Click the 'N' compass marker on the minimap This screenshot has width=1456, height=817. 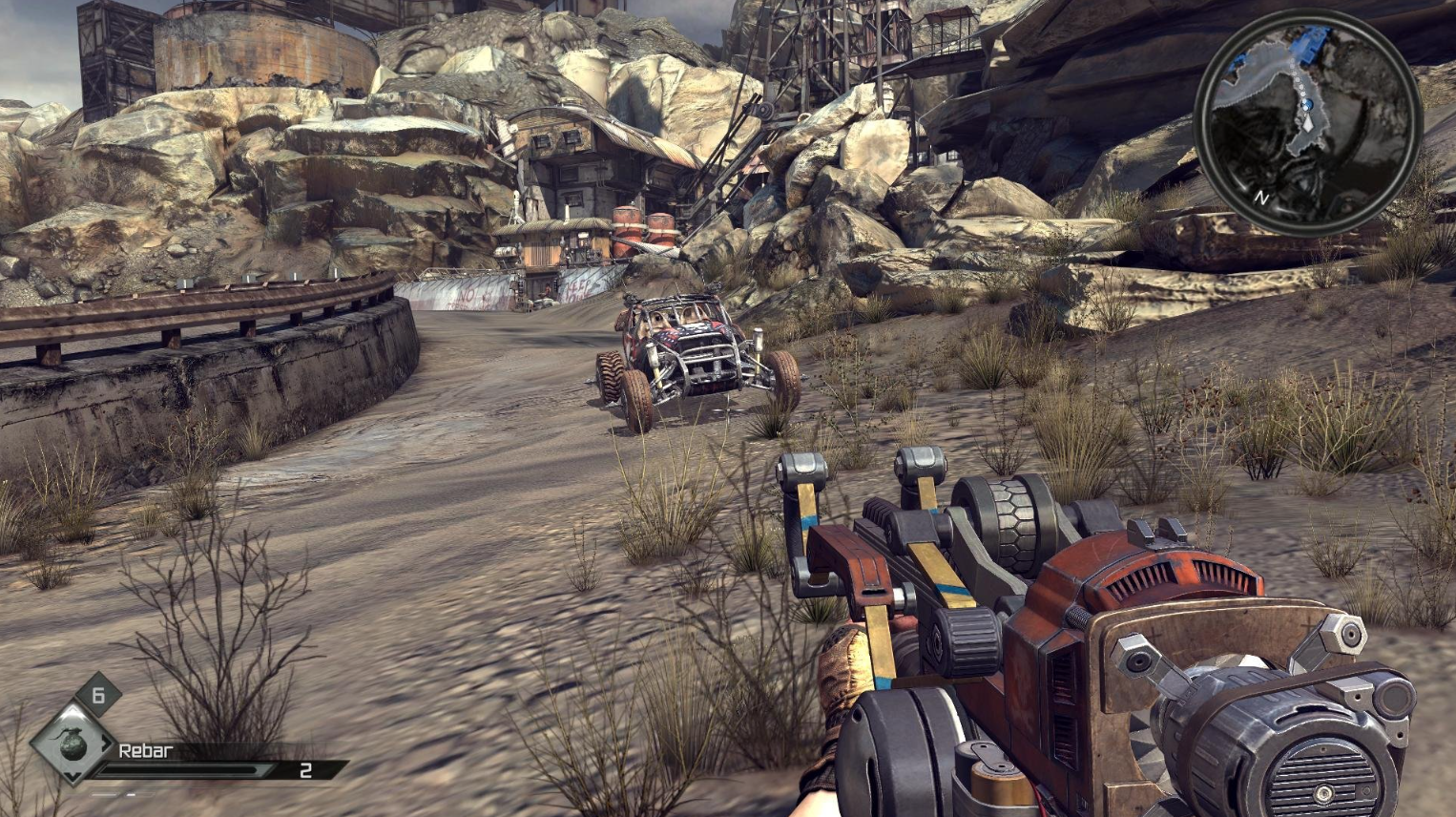point(1261,197)
